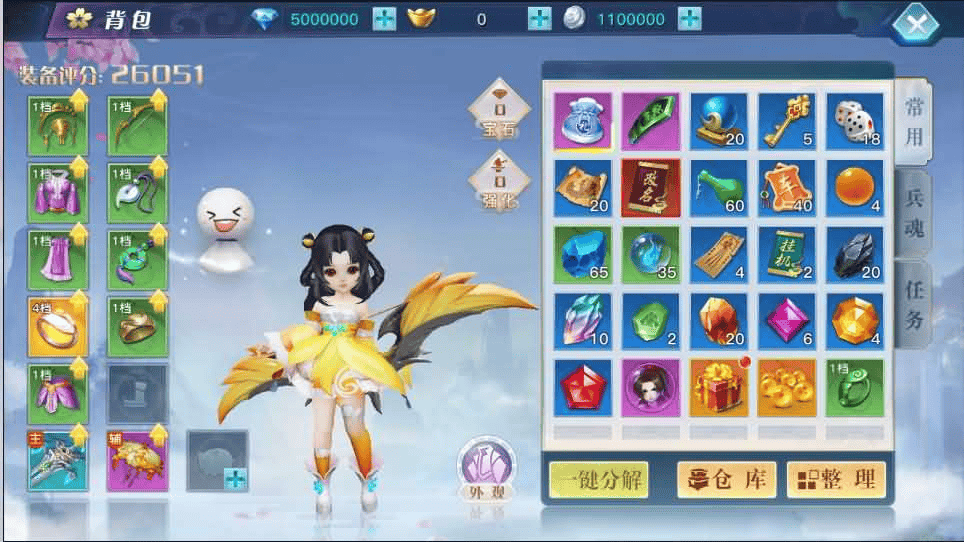Open the 仓库 warehouse
Image resolution: width=964 pixels, height=542 pixels.
click(727, 479)
